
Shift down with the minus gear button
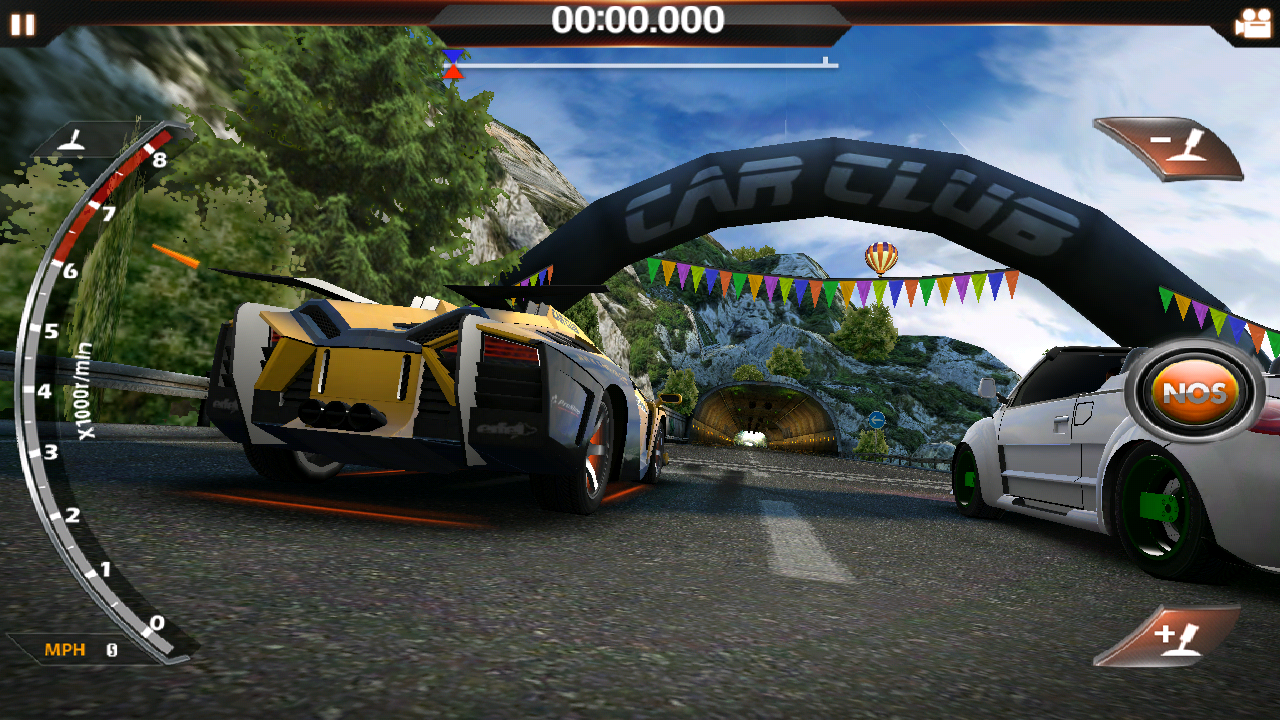tap(1172, 149)
